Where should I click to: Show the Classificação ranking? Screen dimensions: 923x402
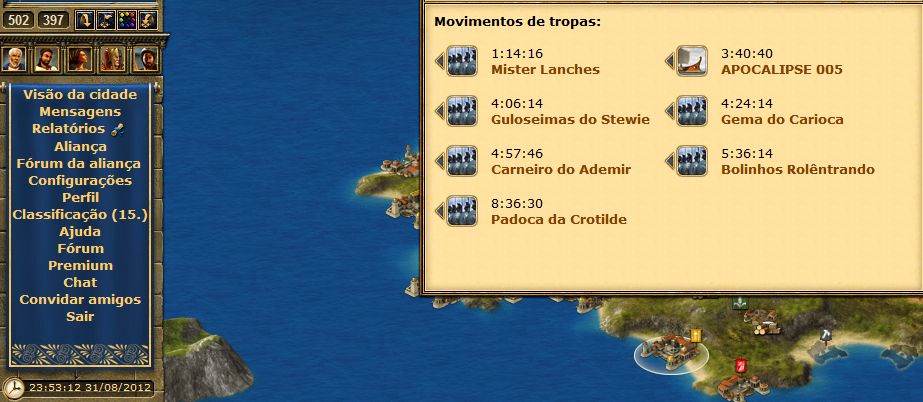80,214
